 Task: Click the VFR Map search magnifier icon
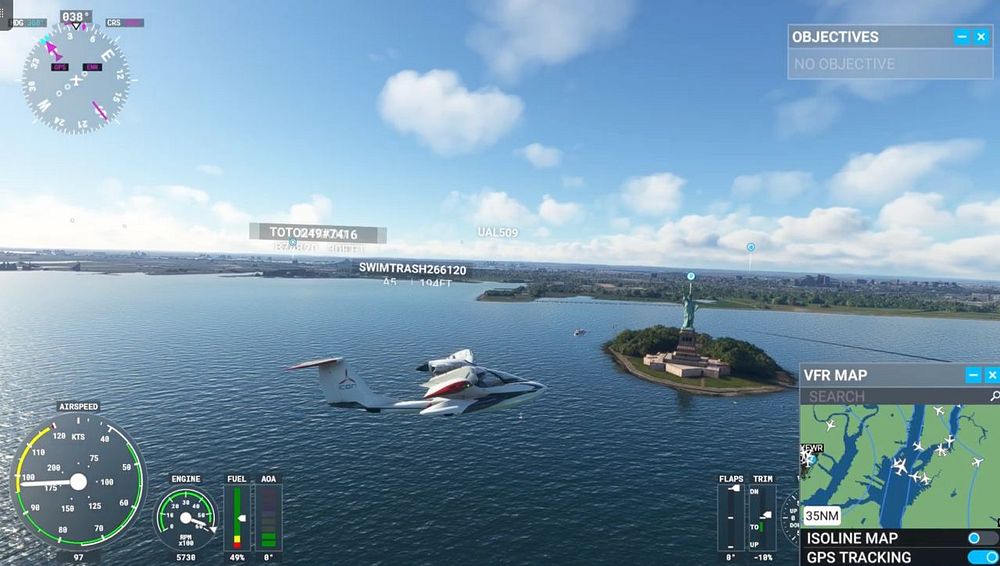tap(993, 396)
